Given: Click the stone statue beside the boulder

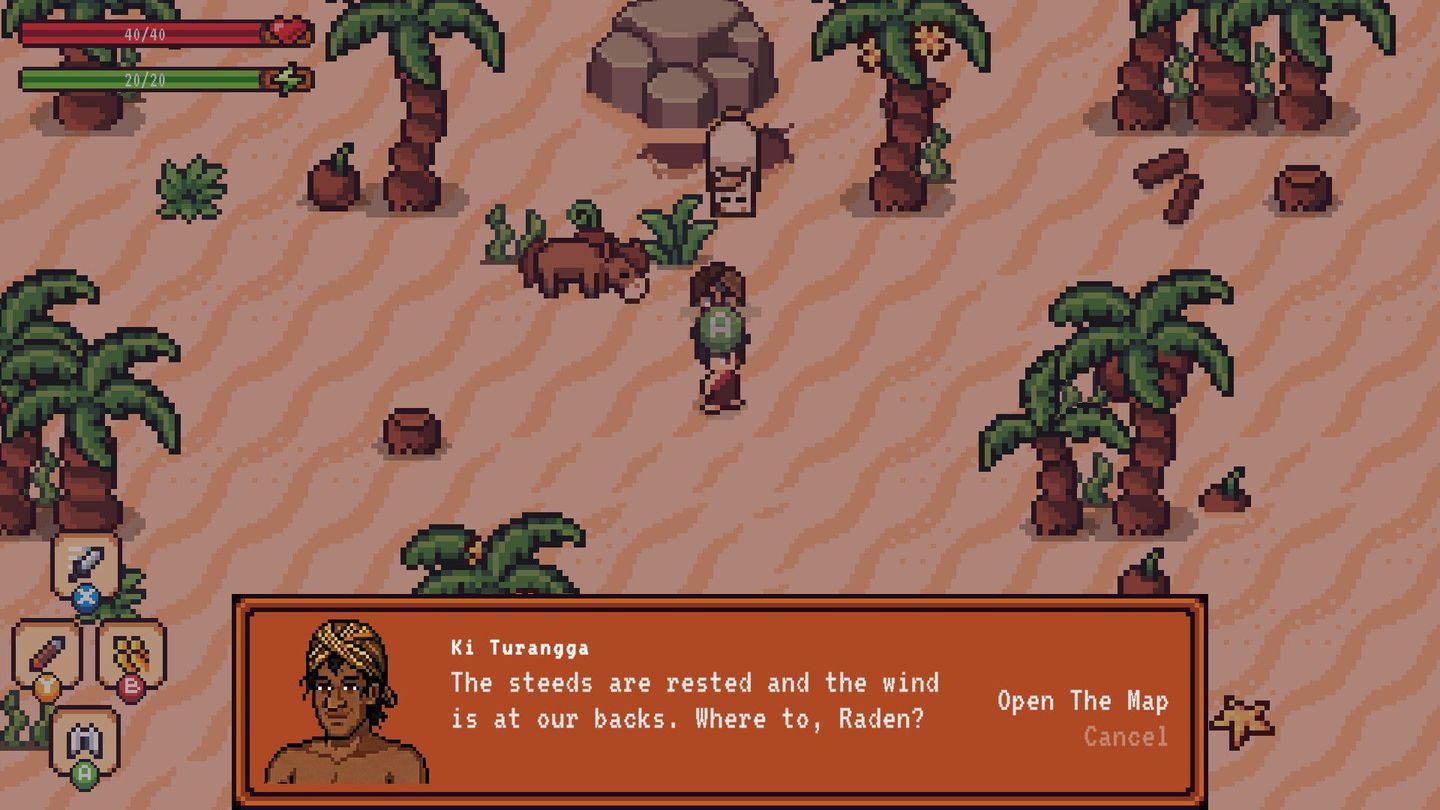Looking at the screenshot, I should tap(729, 165).
